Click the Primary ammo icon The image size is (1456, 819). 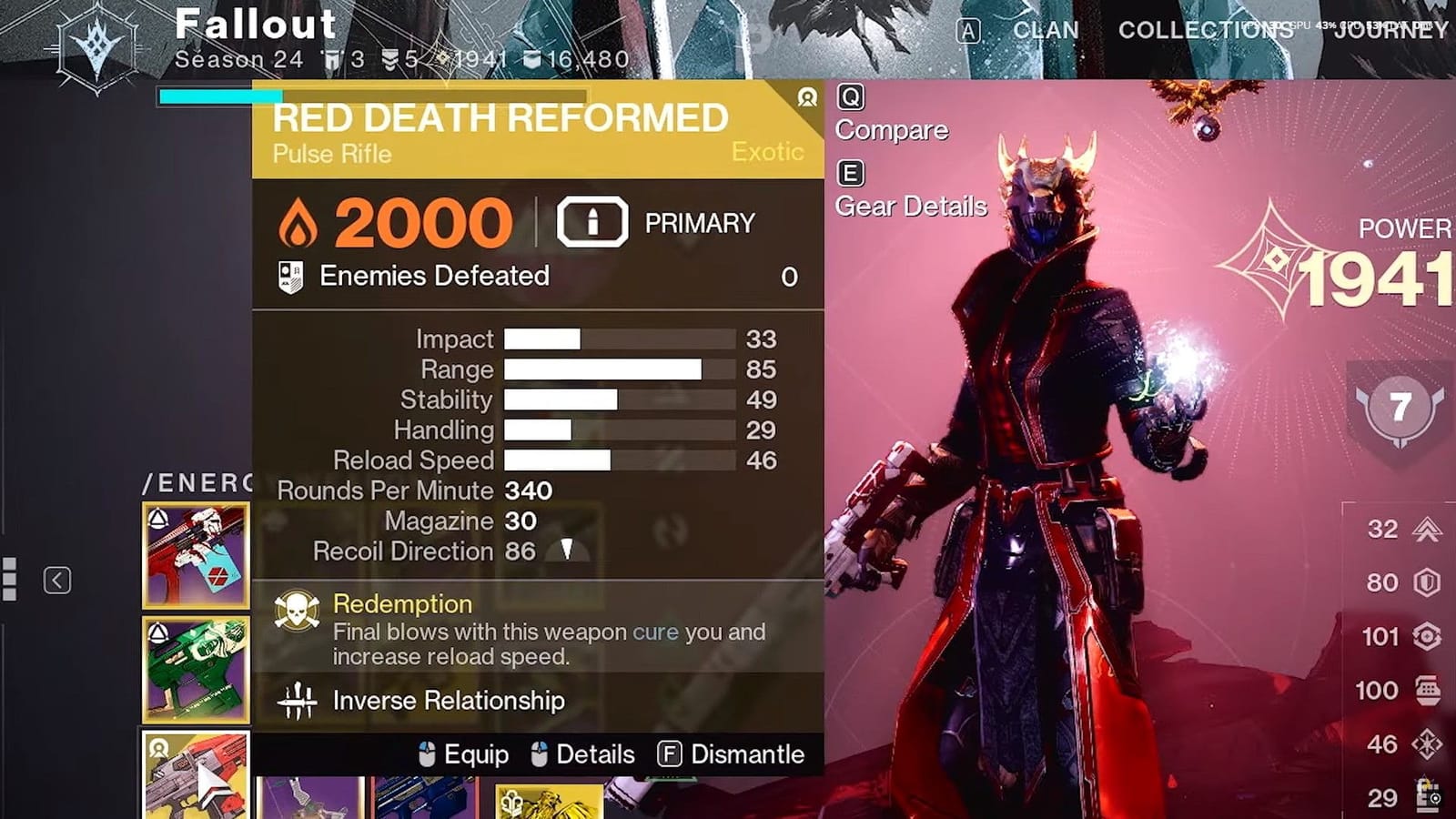coord(591,219)
